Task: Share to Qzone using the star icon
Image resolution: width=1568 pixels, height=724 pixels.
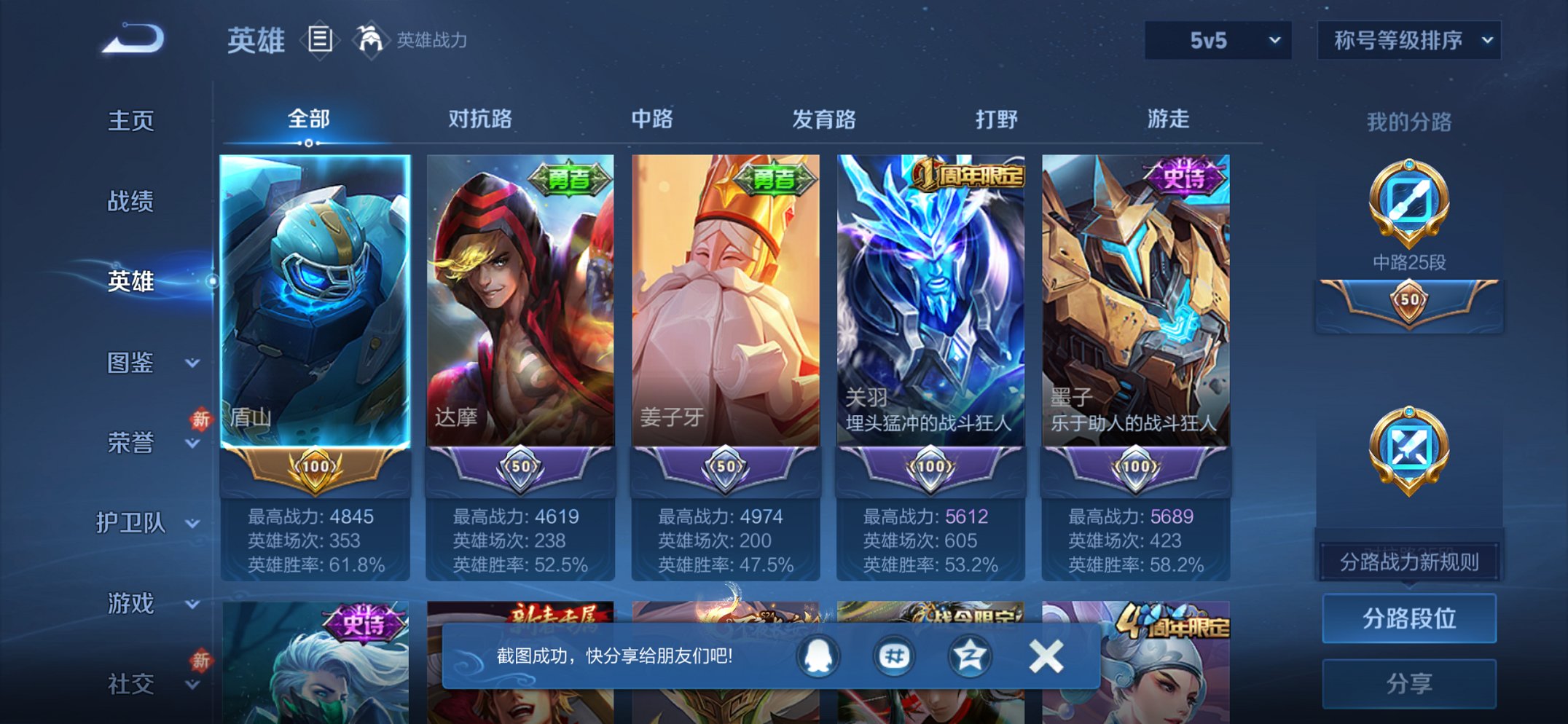Action: [x=972, y=655]
